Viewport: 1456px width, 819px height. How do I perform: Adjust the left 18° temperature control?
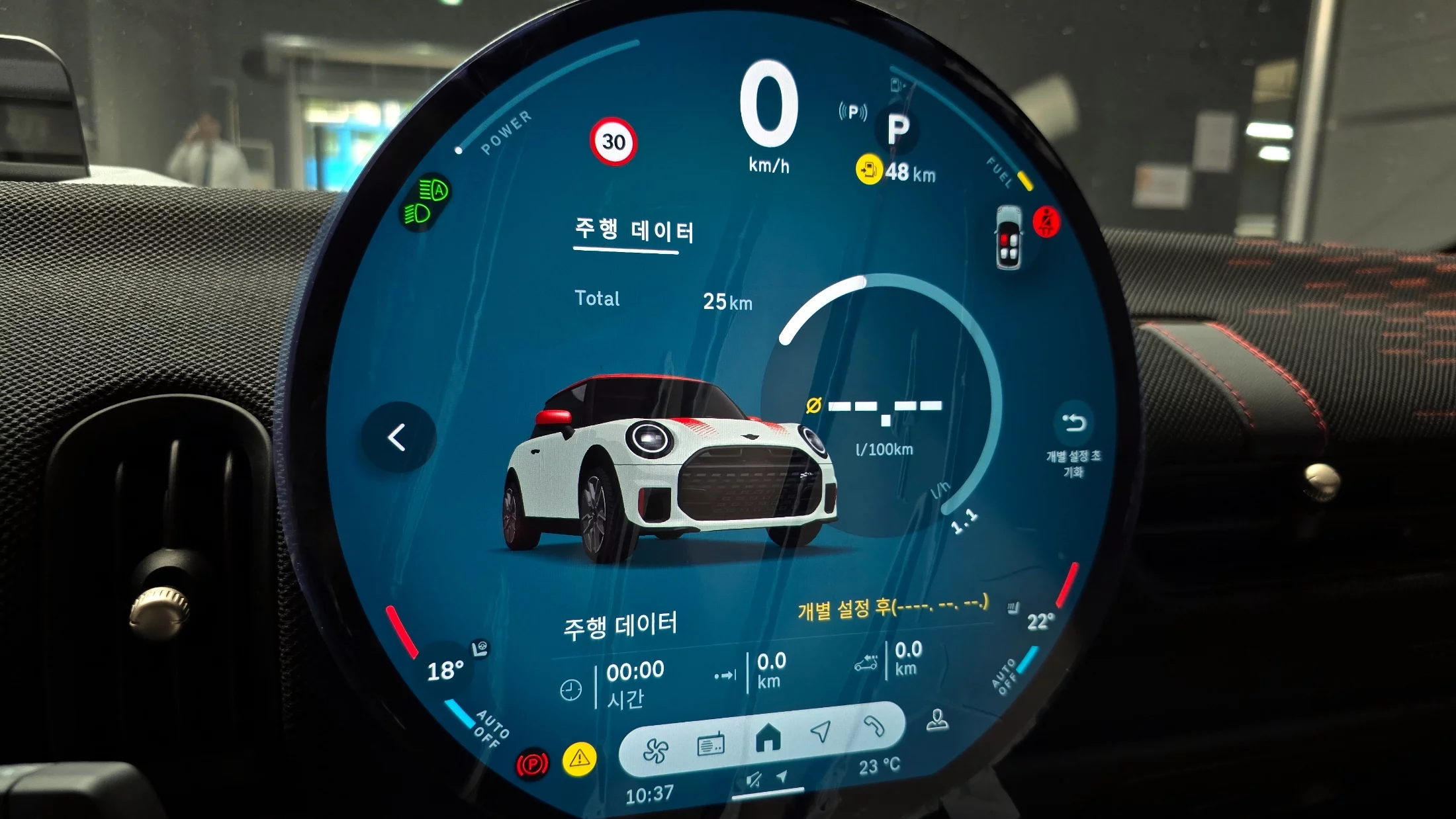pos(445,671)
